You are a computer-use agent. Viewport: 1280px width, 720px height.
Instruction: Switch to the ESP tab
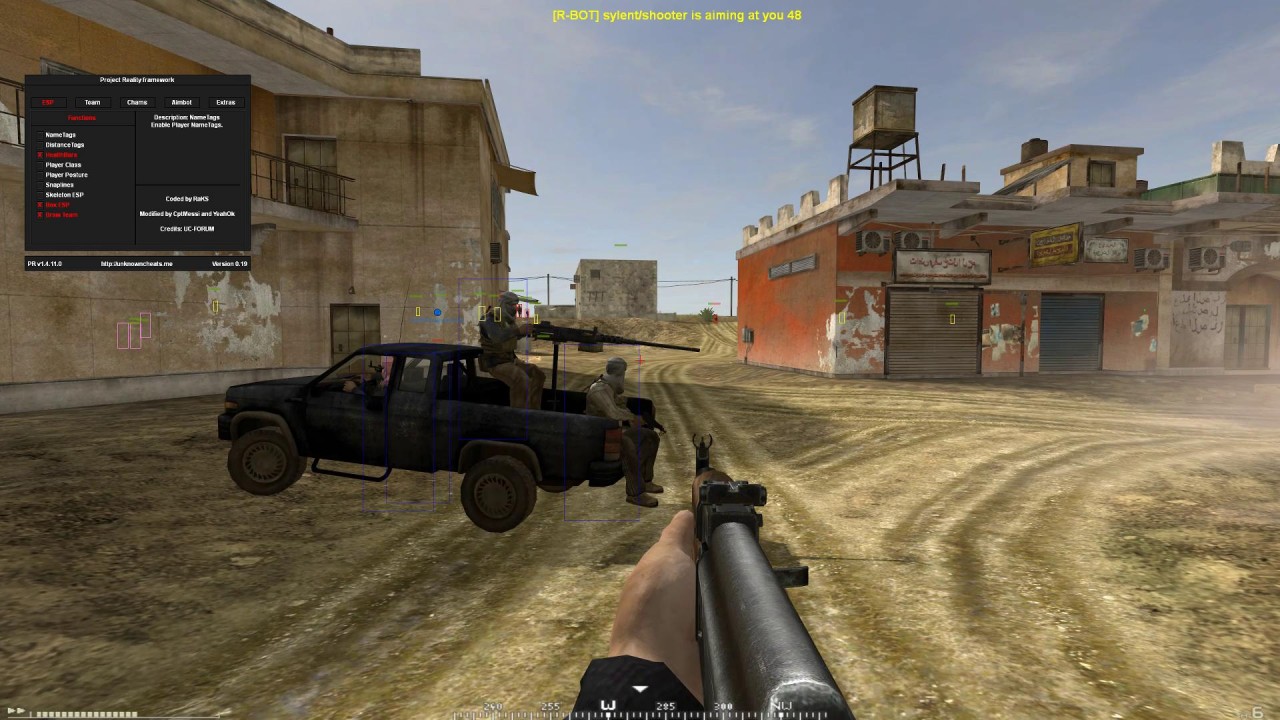click(x=48, y=102)
